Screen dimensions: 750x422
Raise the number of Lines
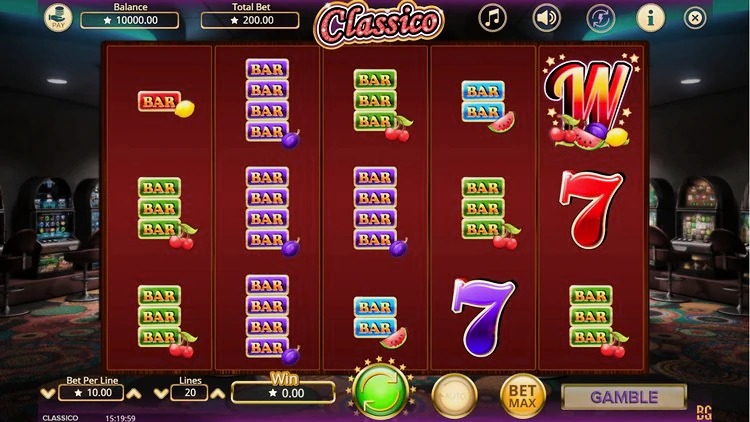(217, 394)
